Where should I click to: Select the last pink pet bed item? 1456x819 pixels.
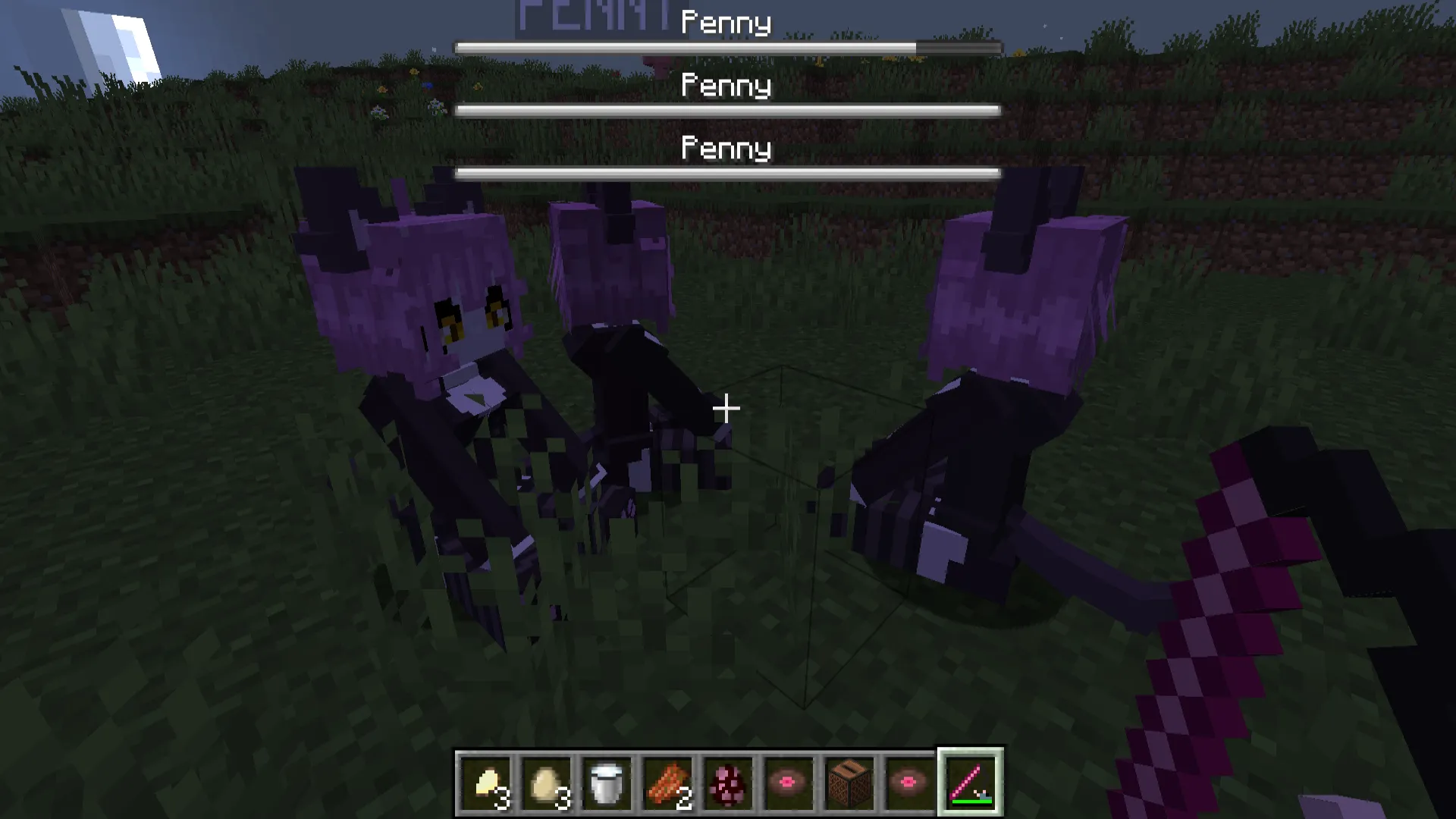[x=909, y=781]
